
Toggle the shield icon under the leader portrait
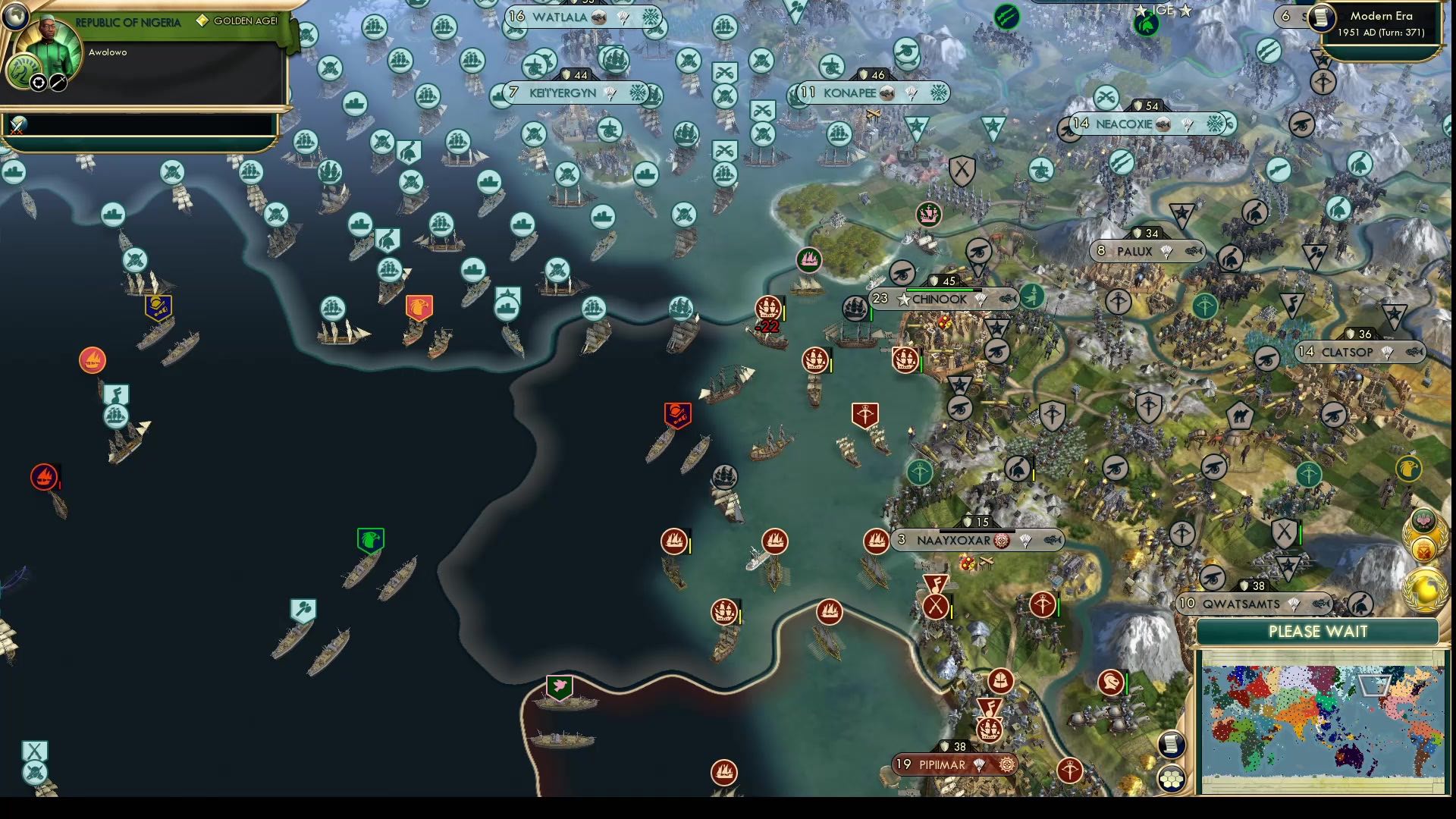pos(39,83)
